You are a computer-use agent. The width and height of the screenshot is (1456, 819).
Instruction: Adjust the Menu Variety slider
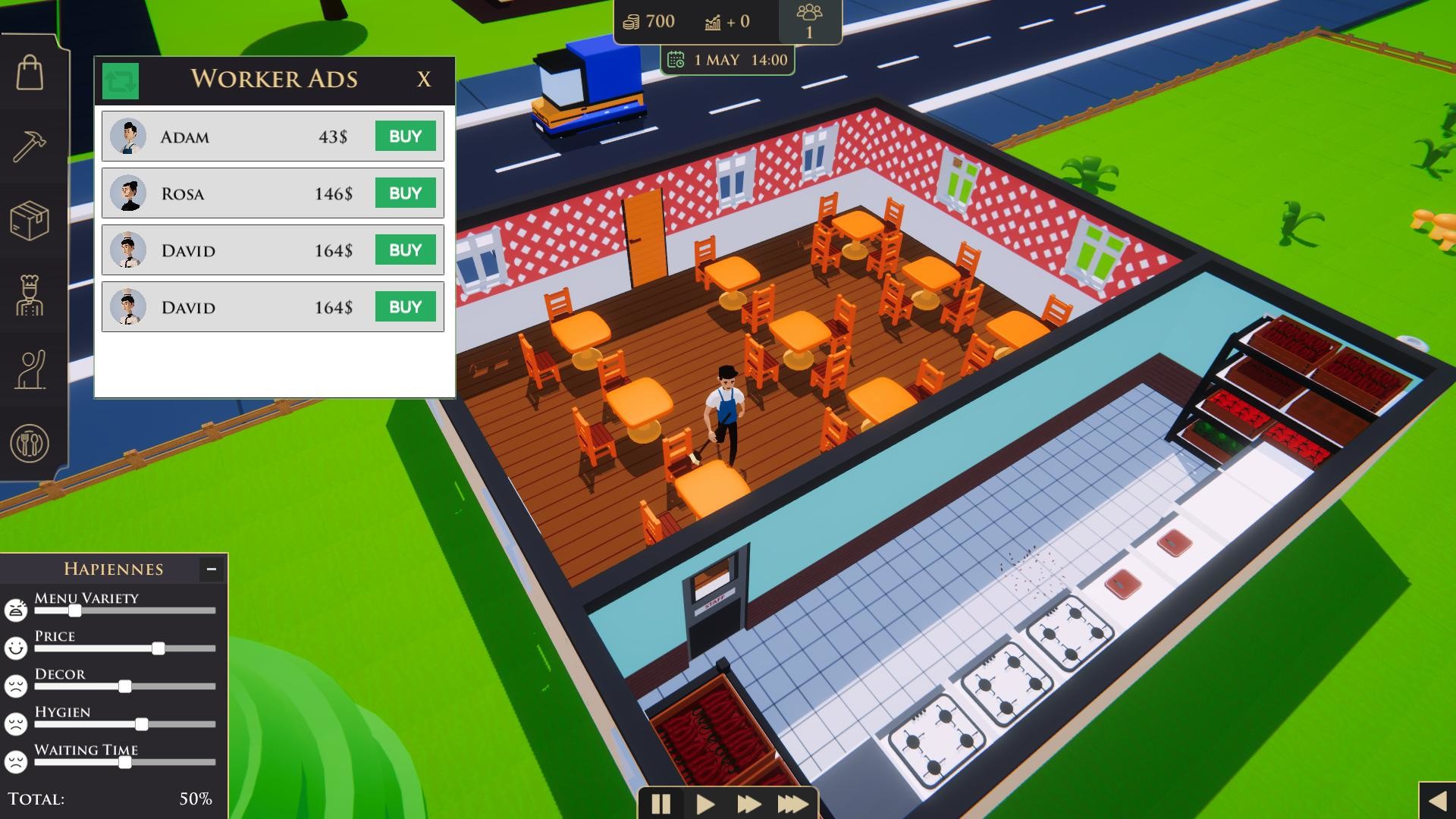tap(74, 610)
